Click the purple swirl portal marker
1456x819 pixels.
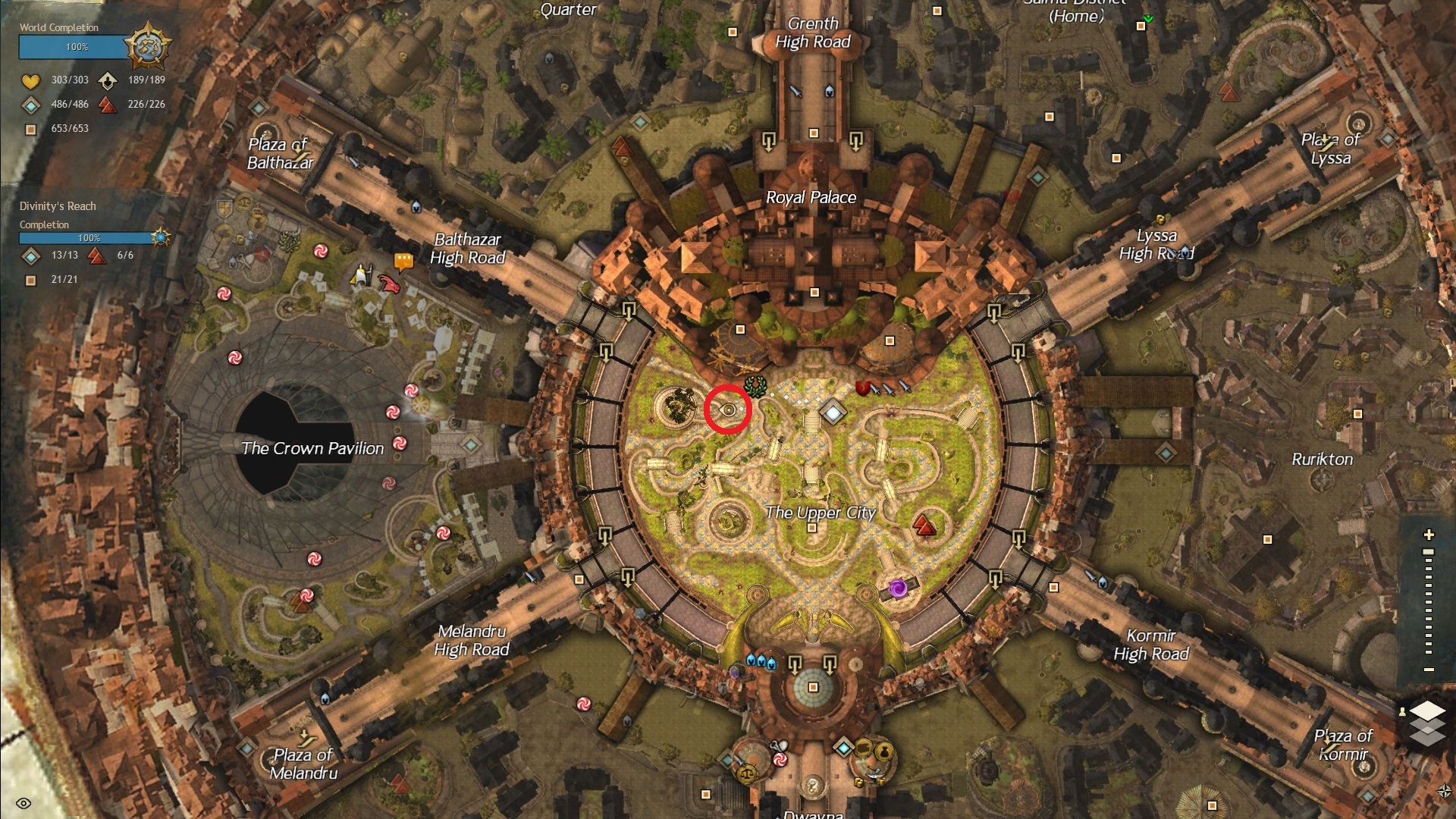(x=898, y=589)
